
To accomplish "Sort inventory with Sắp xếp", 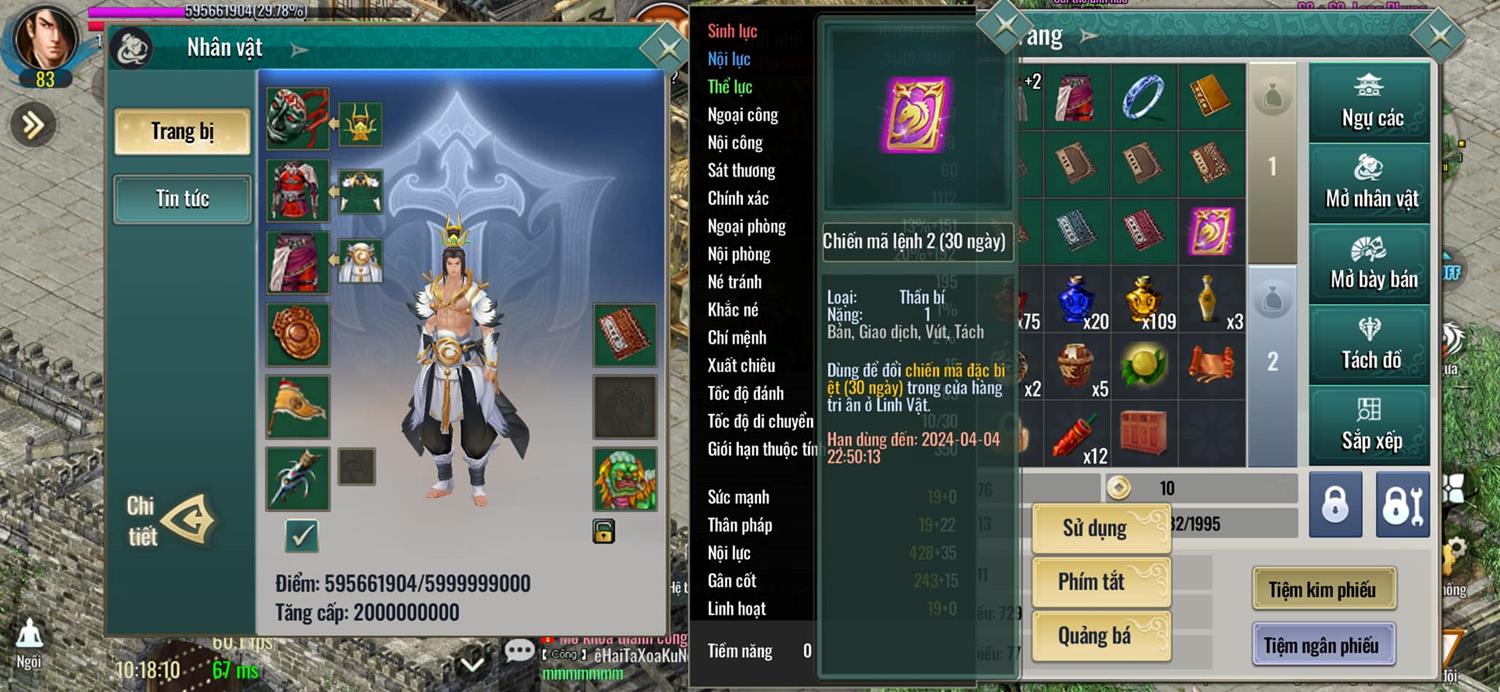I will click(x=1371, y=425).
